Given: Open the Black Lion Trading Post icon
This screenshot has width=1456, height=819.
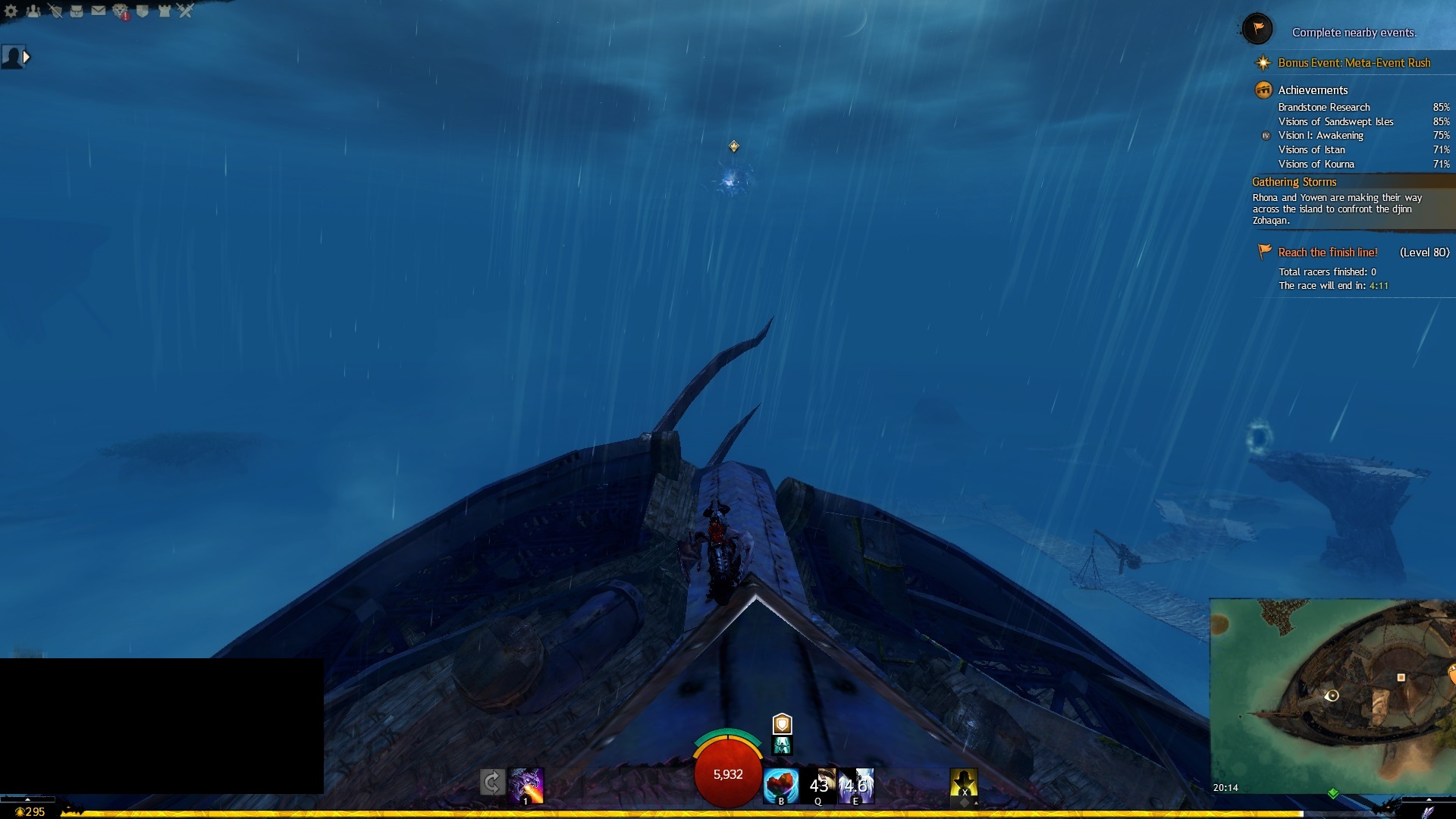Looking at the screenshot, I should tap(121, 11).
